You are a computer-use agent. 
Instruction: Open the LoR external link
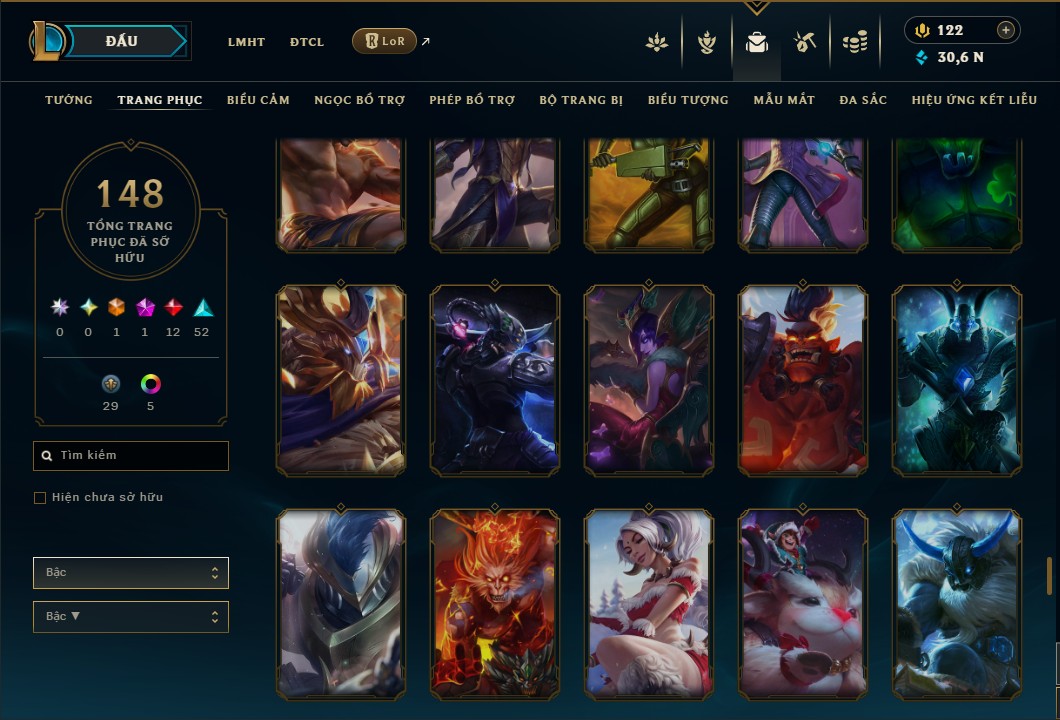(385, 41)
